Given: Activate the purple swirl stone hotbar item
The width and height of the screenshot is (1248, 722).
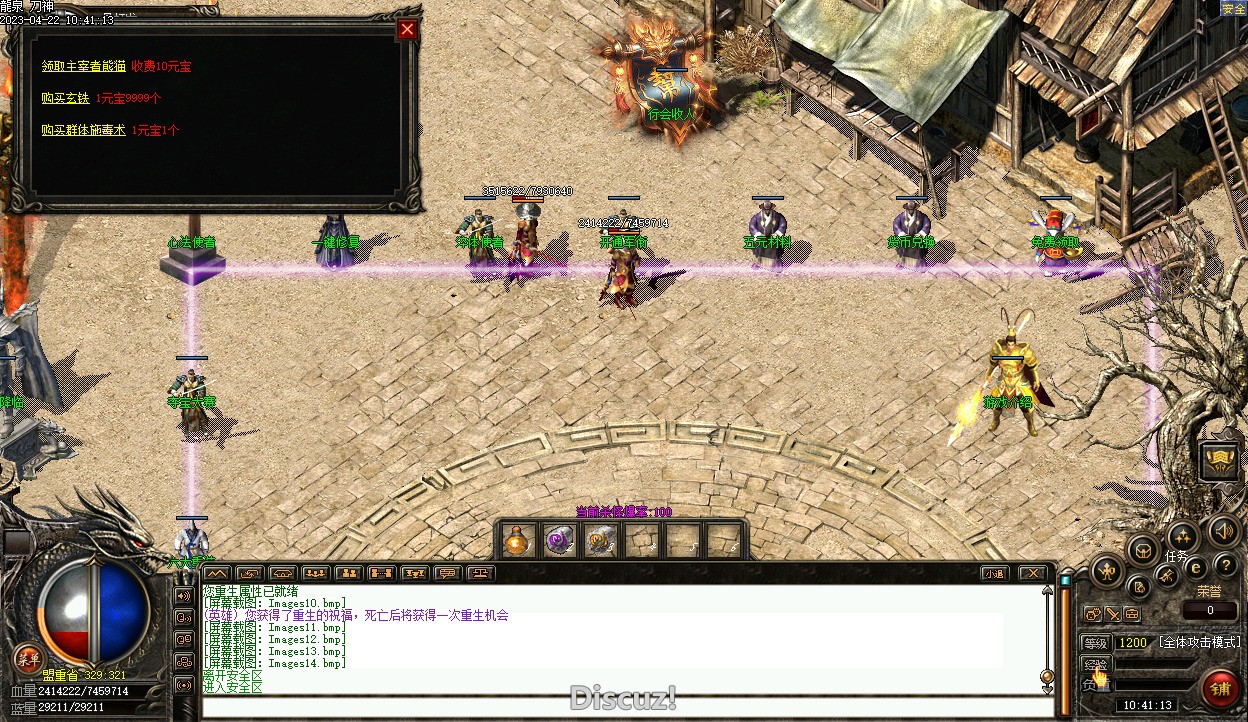Looking at the screenshot, I should [x=558, y=541].
